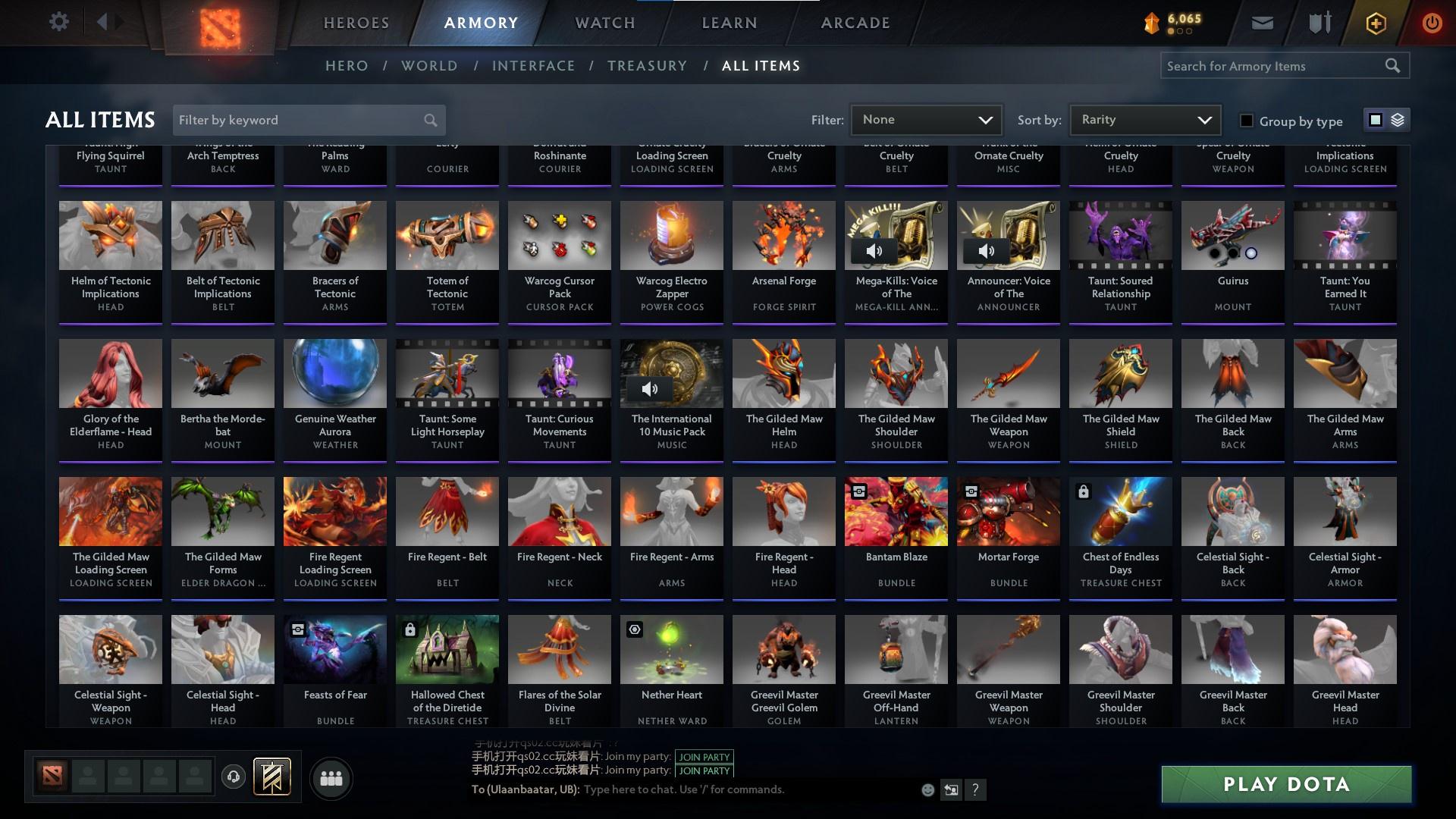Enable the Group by type checkbox
1456x819 pixels.
(x=1246, y=121)
